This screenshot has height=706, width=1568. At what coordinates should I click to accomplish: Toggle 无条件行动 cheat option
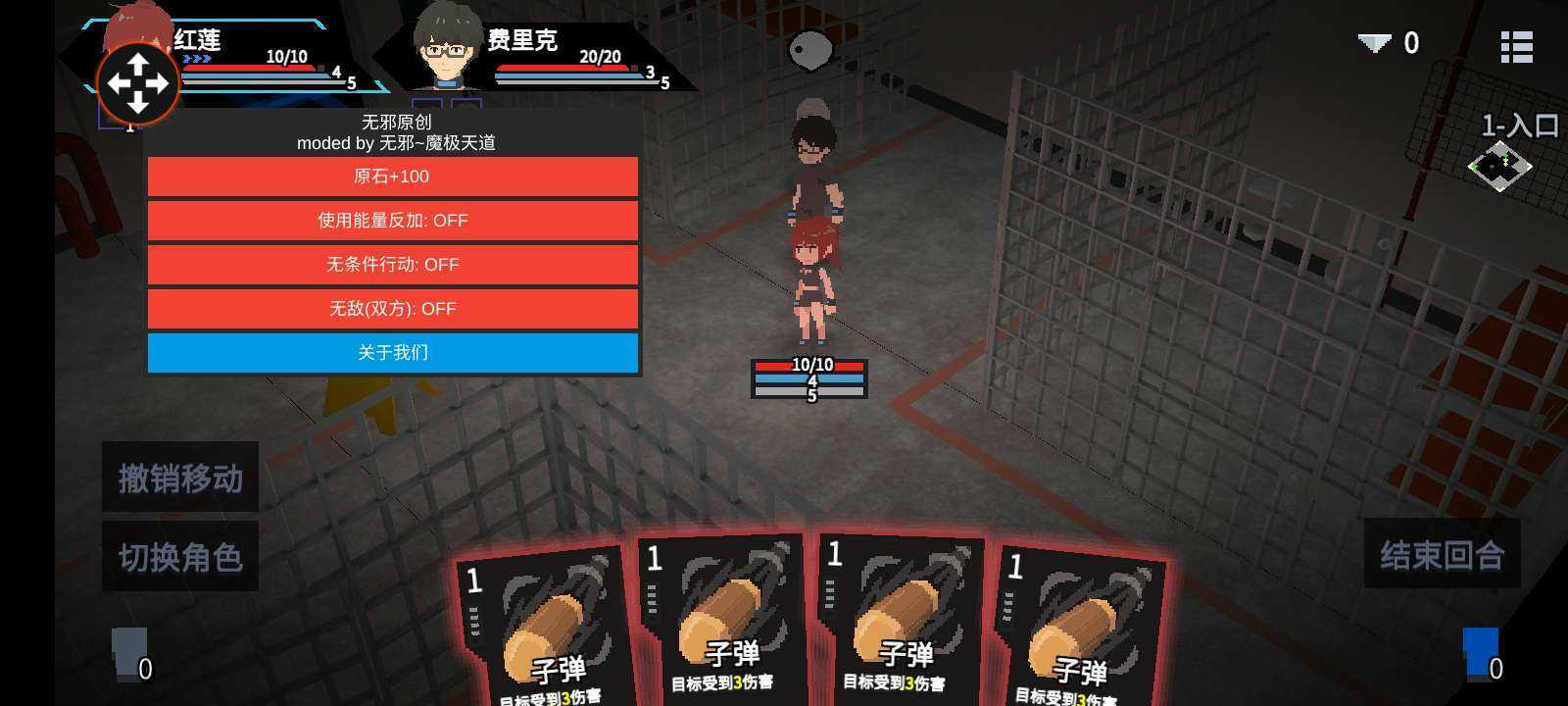coord(392,265)
